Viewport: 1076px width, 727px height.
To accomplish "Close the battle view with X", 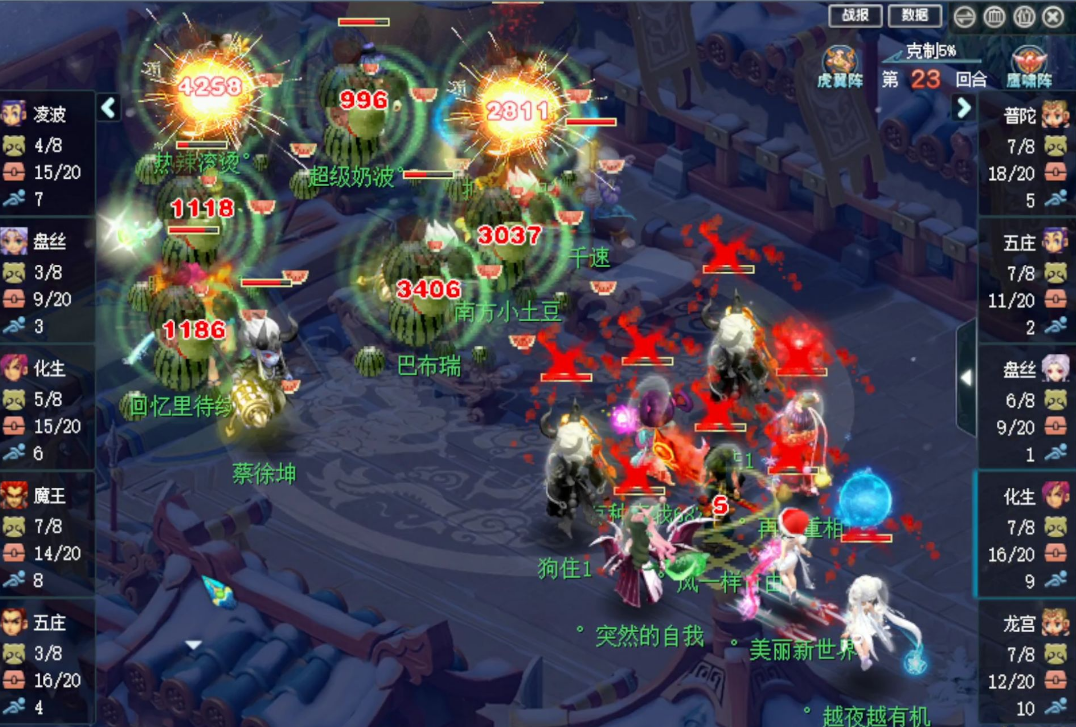I will [1053, 16].
